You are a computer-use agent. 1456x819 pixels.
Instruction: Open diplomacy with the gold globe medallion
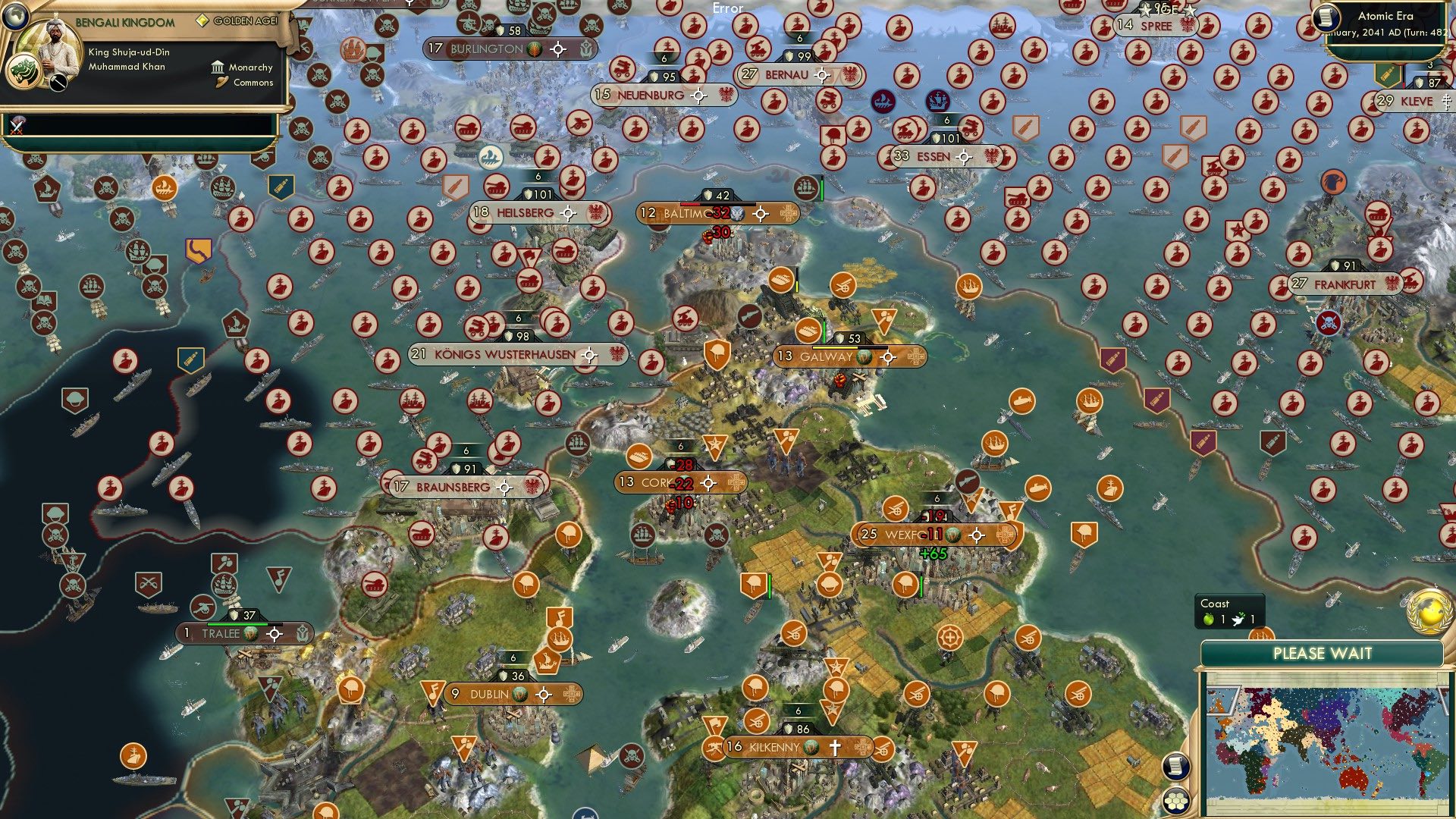tap(1430, 613)
